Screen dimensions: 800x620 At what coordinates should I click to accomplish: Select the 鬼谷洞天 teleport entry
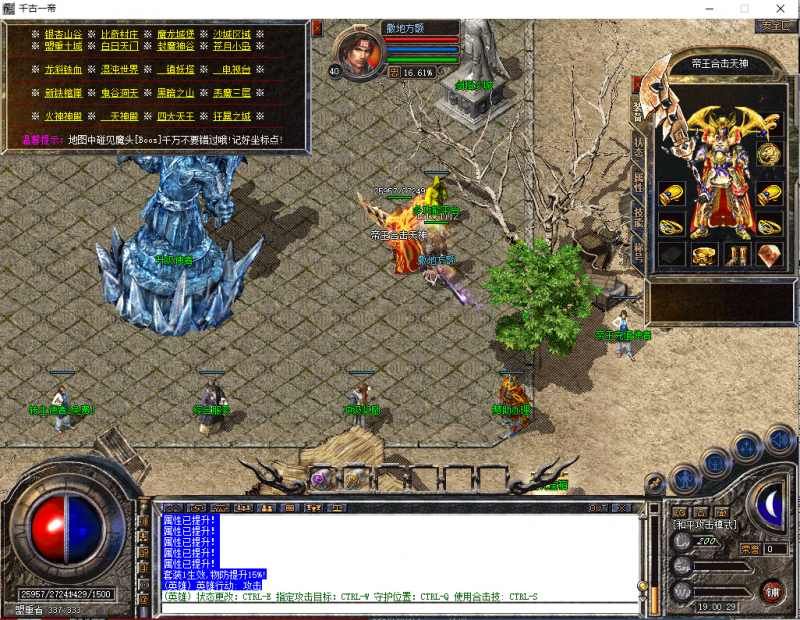119,93
